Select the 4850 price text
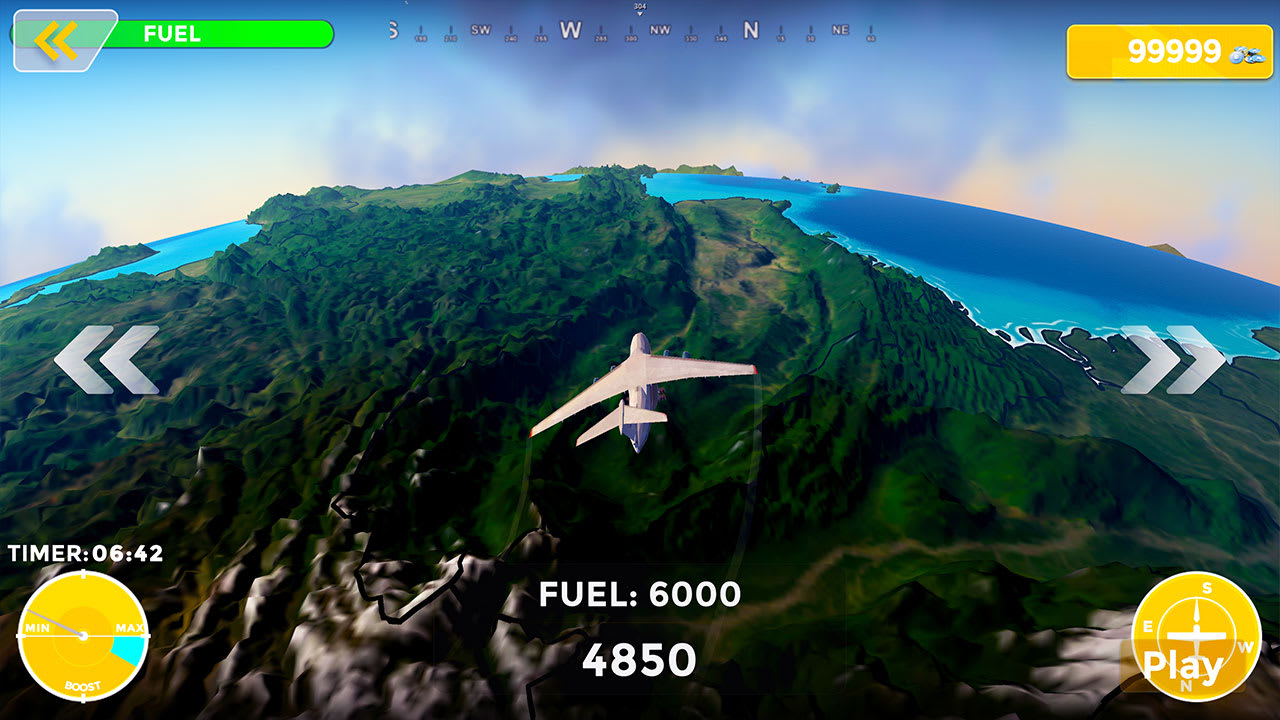Screen dimensions: 1280x720 pos(641,658)
